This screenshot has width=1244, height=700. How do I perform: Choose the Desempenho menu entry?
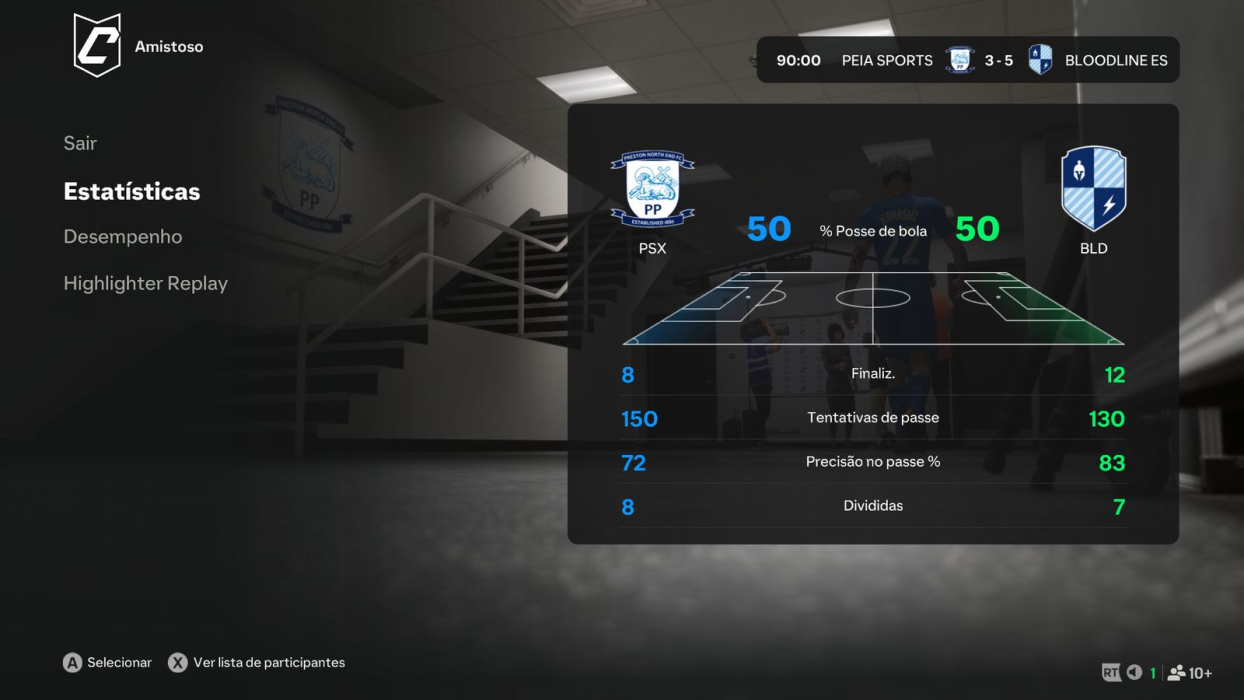123,237
